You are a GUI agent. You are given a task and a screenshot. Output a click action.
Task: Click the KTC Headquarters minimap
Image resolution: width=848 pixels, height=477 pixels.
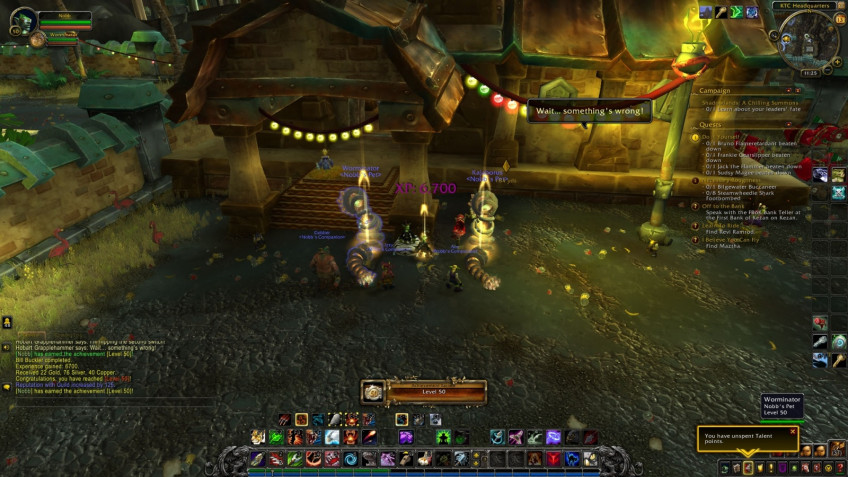(809, 38)
